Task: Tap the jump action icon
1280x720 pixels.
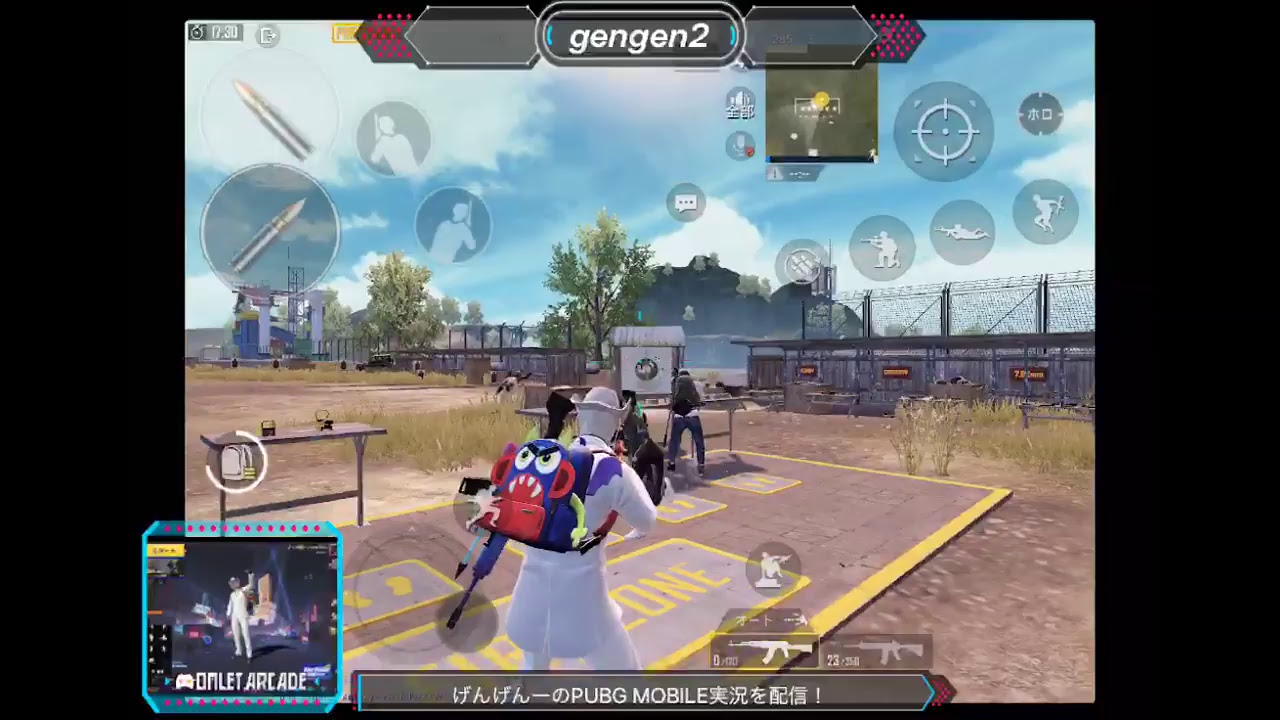Action: (x=1046, y=211)
